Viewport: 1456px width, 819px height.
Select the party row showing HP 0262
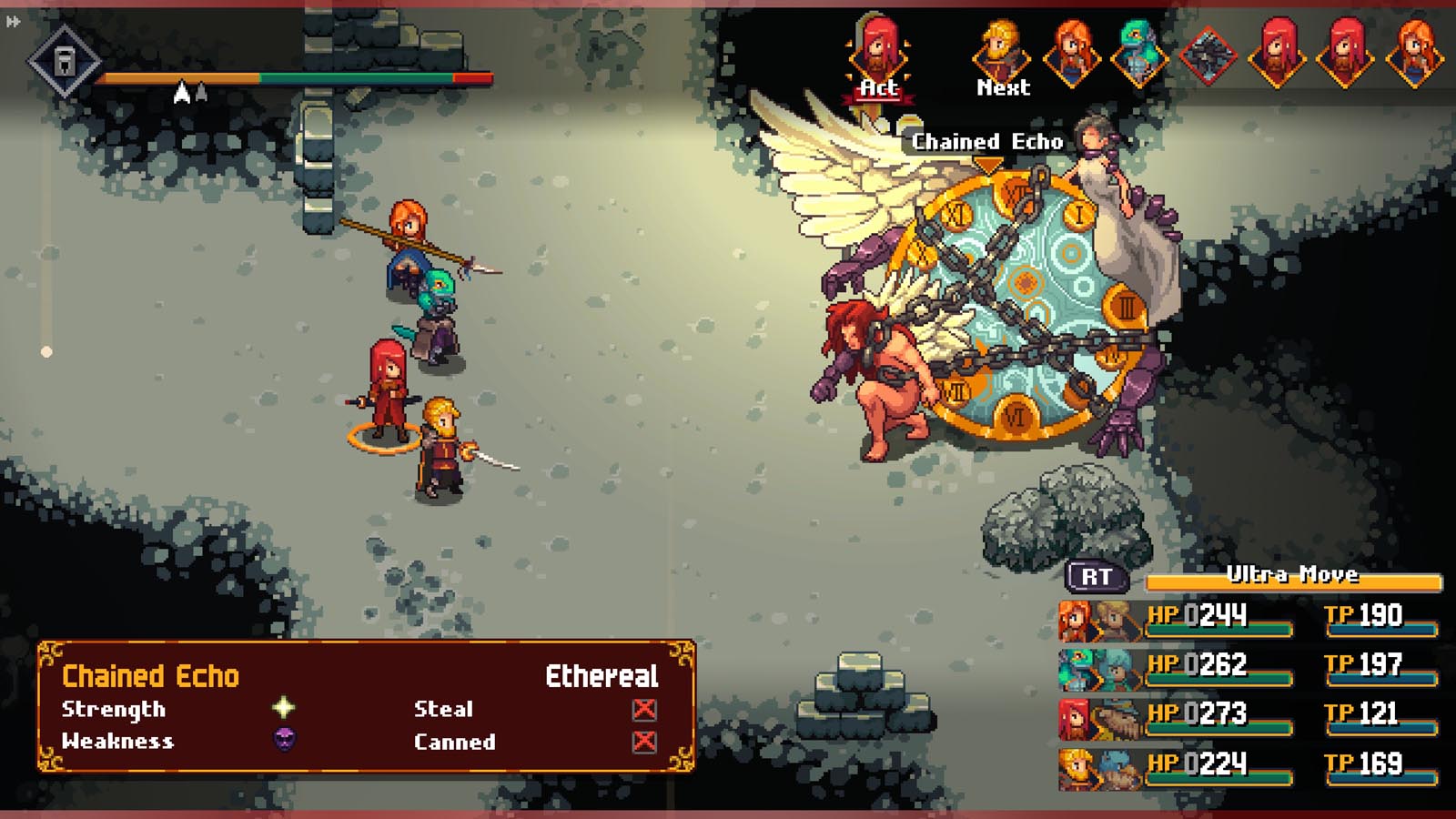1249,667
